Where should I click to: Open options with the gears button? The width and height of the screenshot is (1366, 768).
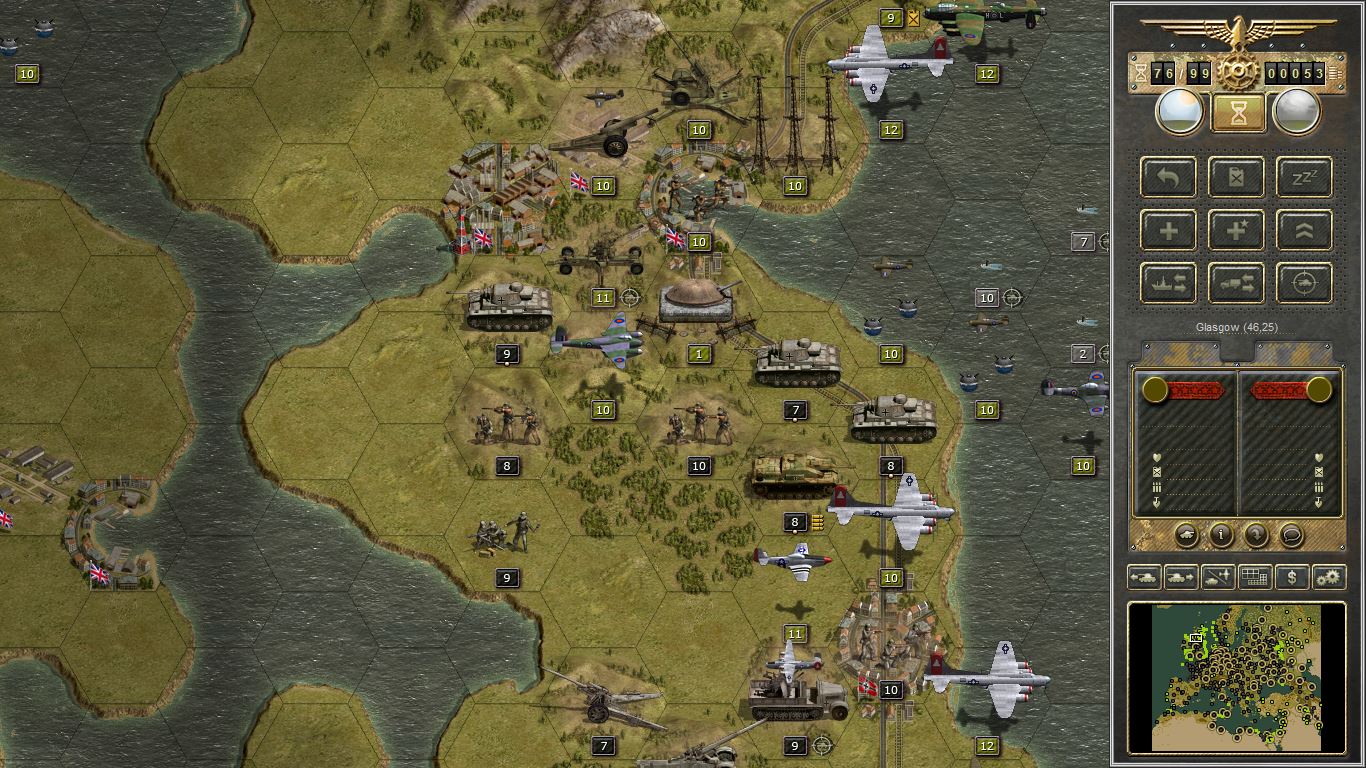point(1329,577)
